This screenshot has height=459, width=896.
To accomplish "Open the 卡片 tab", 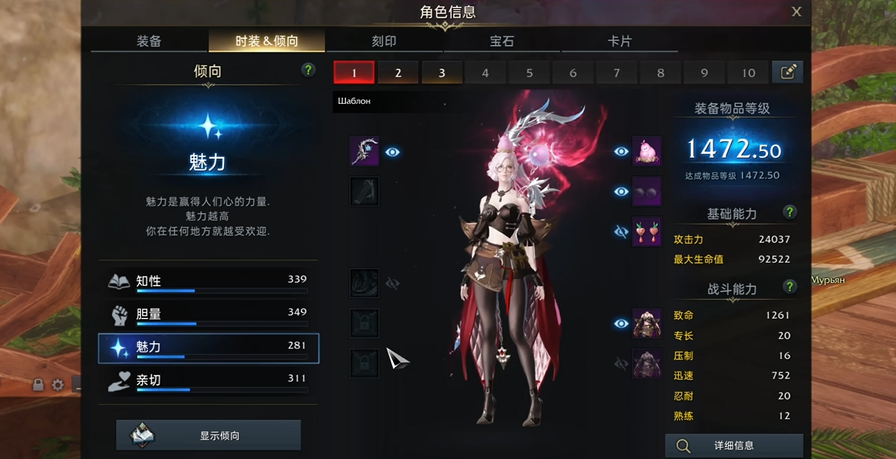I will [619, 42].
